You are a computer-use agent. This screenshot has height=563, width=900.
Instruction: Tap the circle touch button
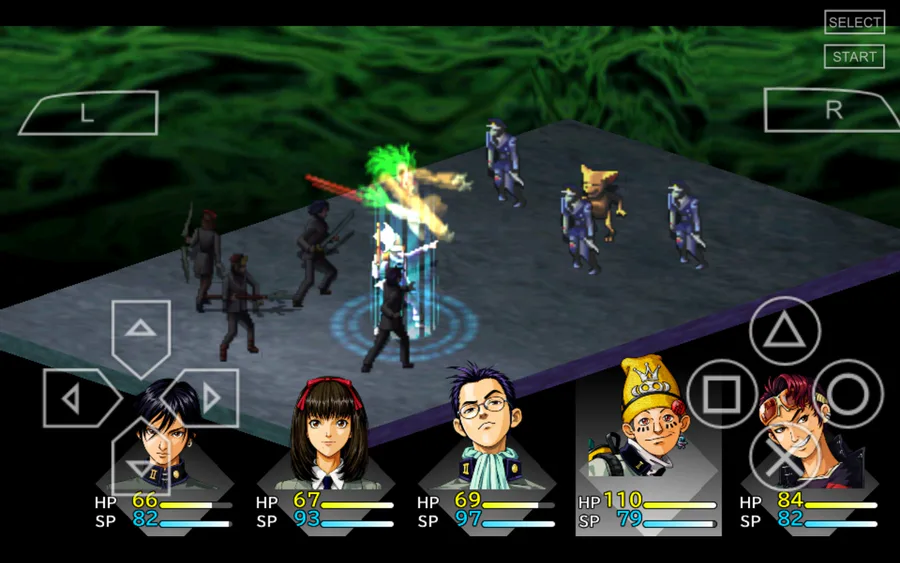pos(848,395)
